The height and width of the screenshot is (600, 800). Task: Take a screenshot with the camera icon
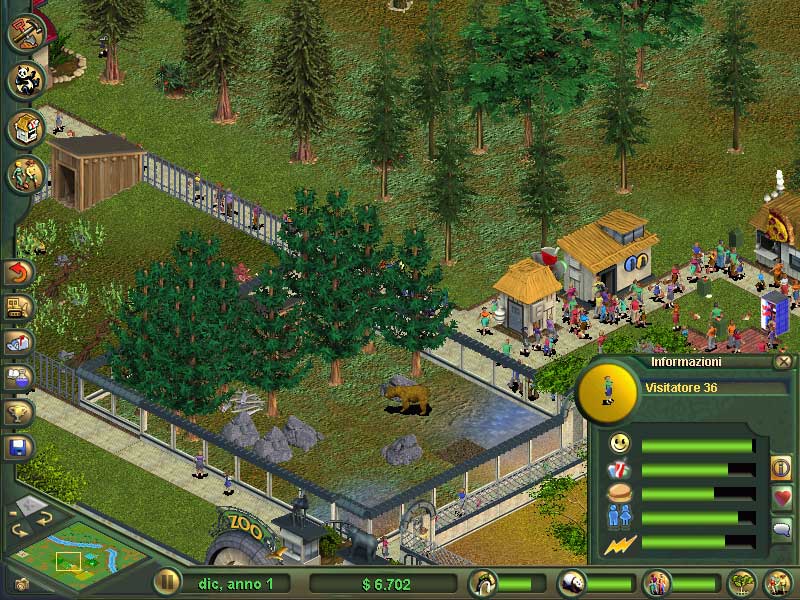click(22, 582)
